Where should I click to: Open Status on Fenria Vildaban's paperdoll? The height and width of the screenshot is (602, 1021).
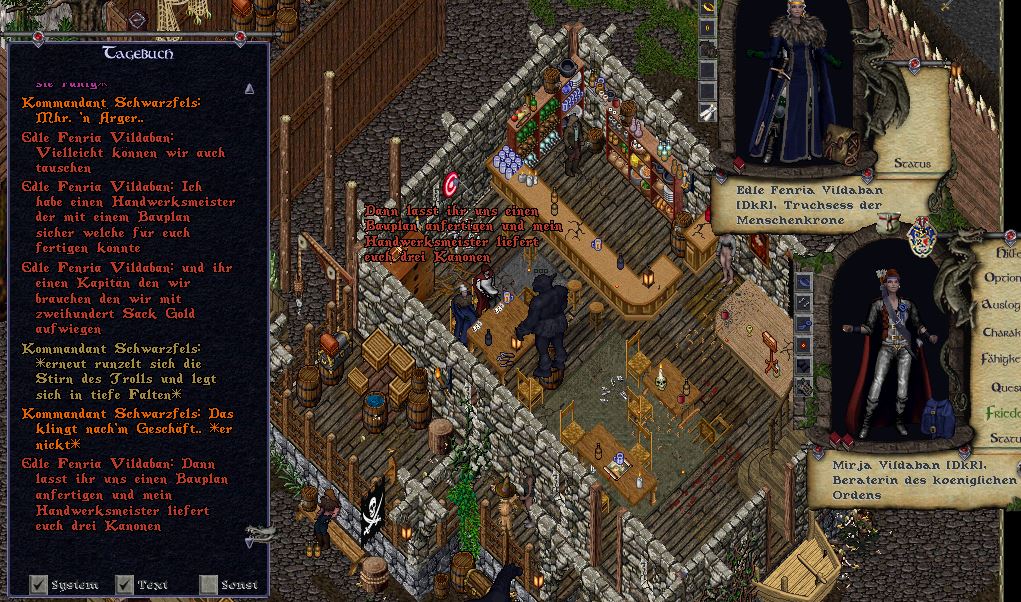tap(911, 163)
